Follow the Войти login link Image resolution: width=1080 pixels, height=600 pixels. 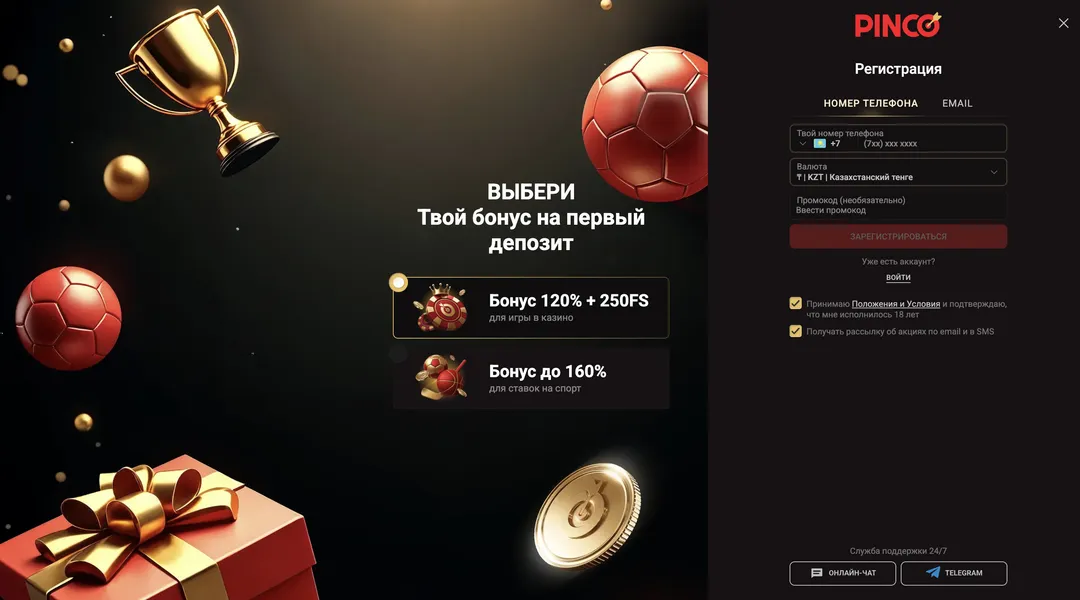898,277
